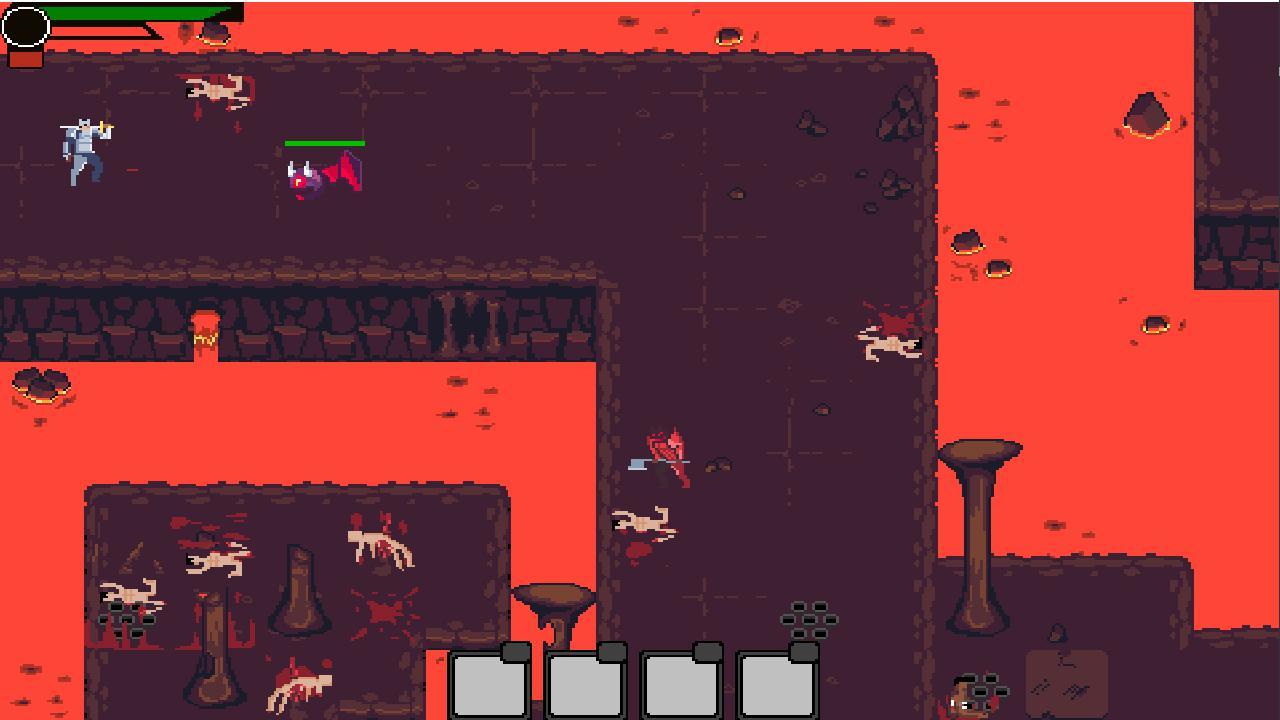Select the fourth hotbar slot
Image resolution: width=1280 pixels, height=720 pixels.
pos(775,687)
